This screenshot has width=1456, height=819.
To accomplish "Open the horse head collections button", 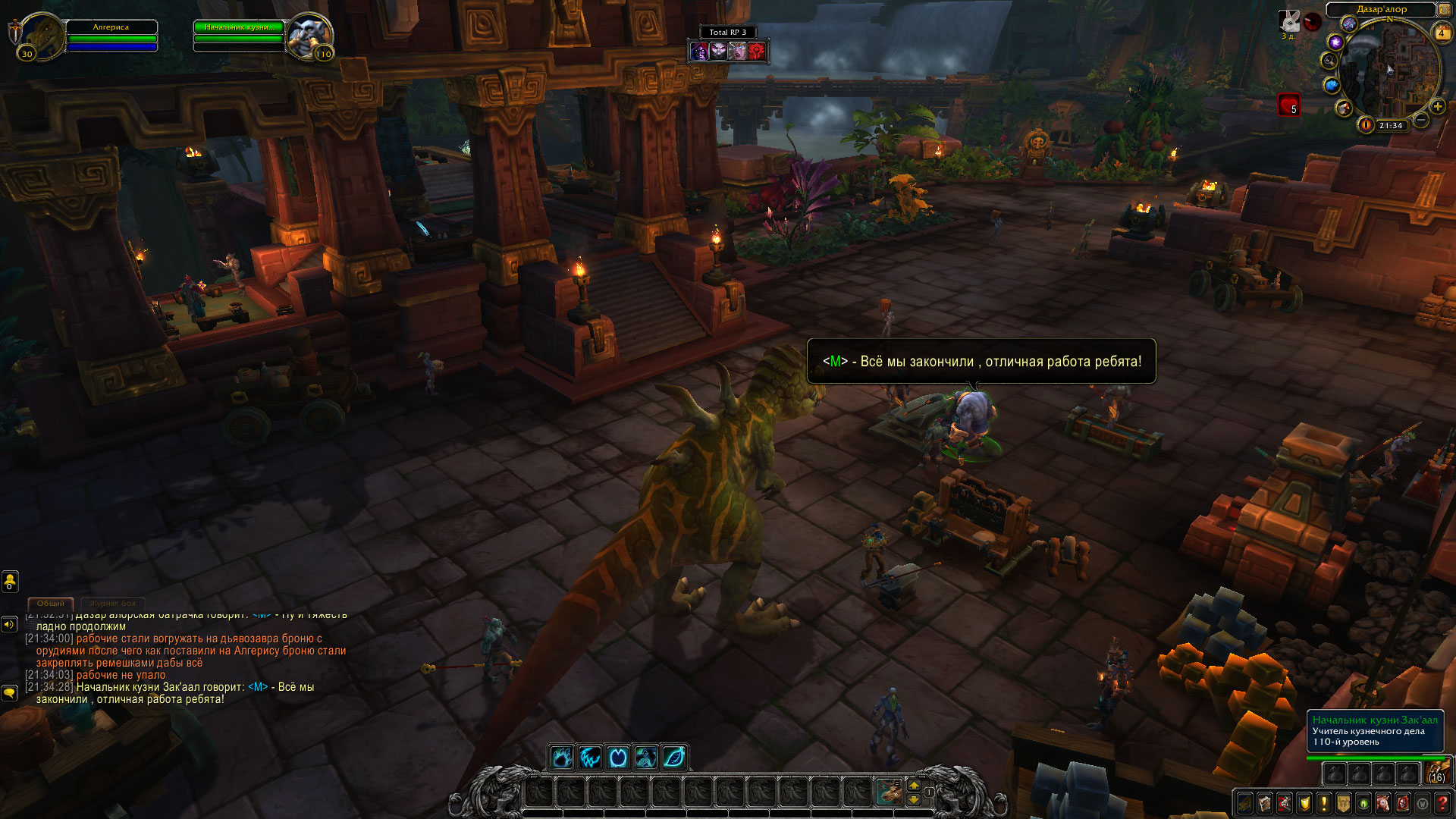I will click(1383, 803).
